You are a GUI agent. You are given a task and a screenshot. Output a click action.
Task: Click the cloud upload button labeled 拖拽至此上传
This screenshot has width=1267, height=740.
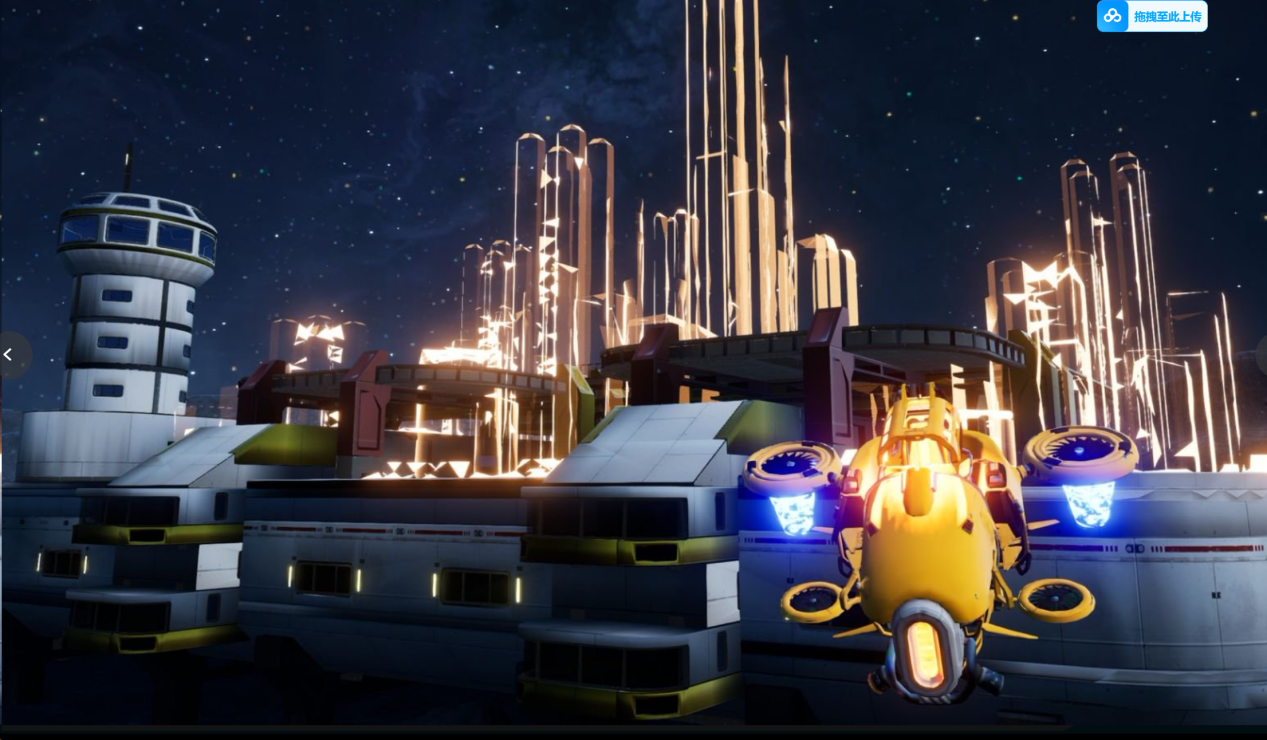tap(1151, 16)
